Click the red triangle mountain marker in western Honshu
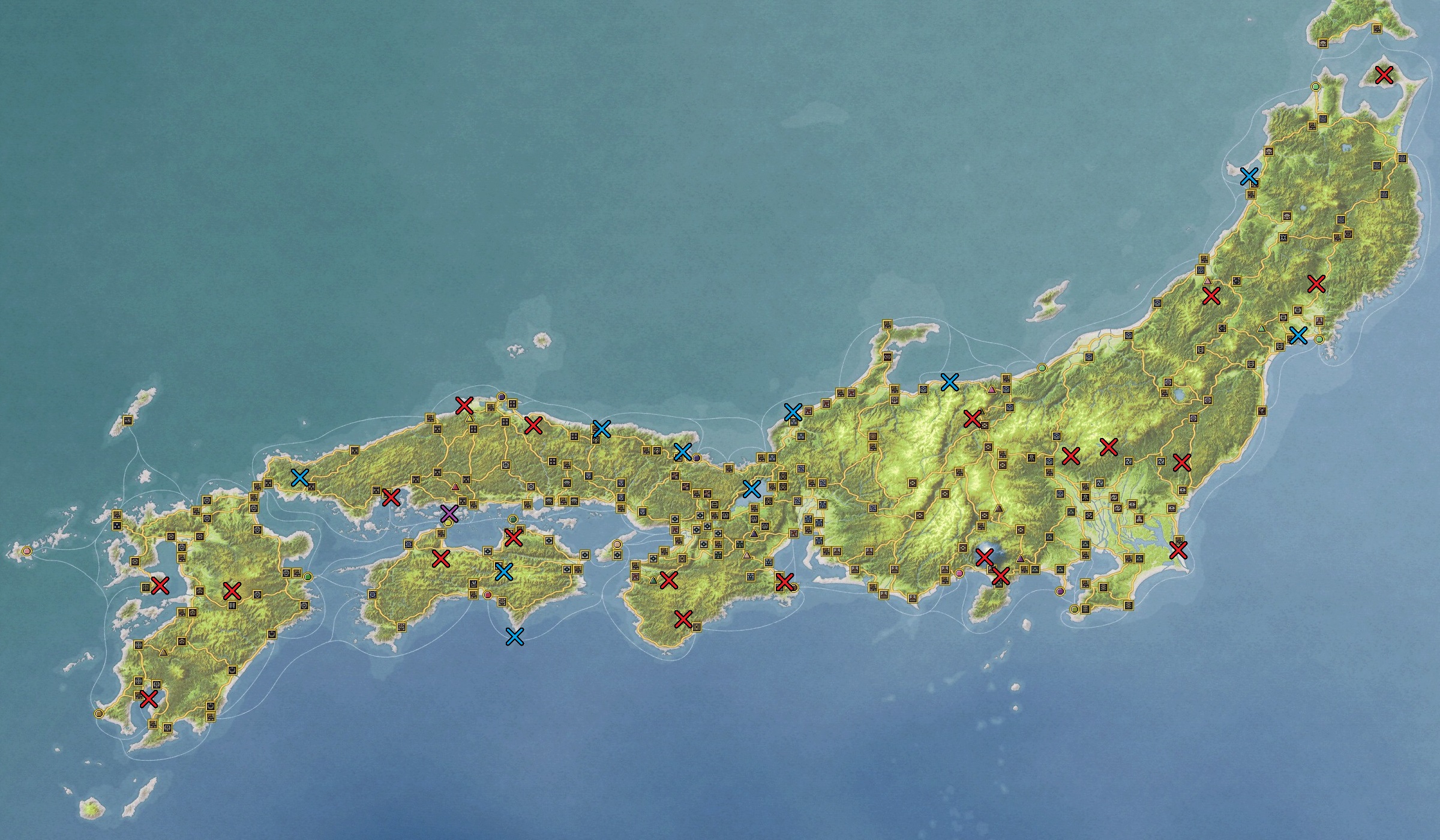 (x=455, y=487)
